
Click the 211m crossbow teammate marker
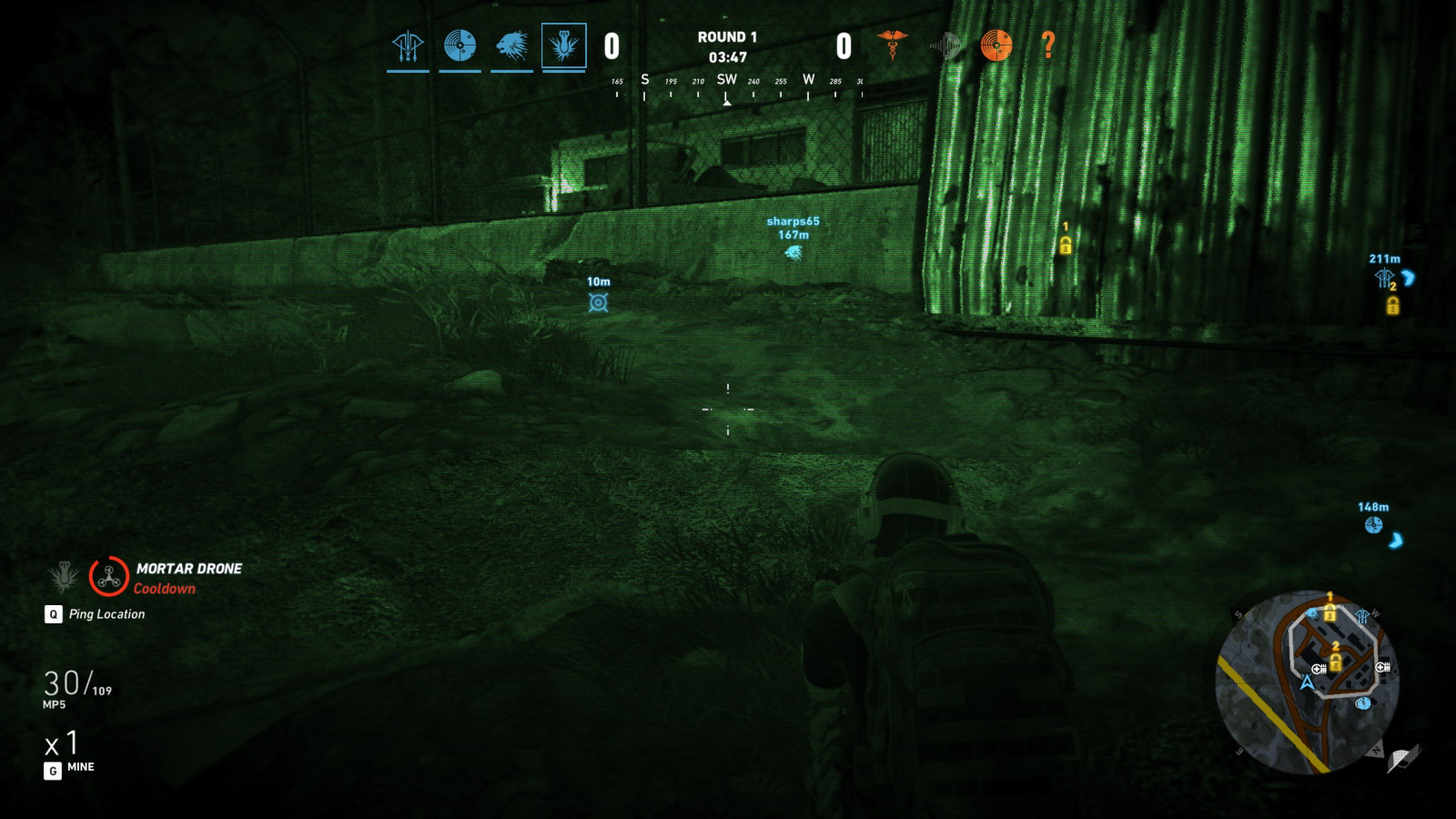pos(1384,278)
